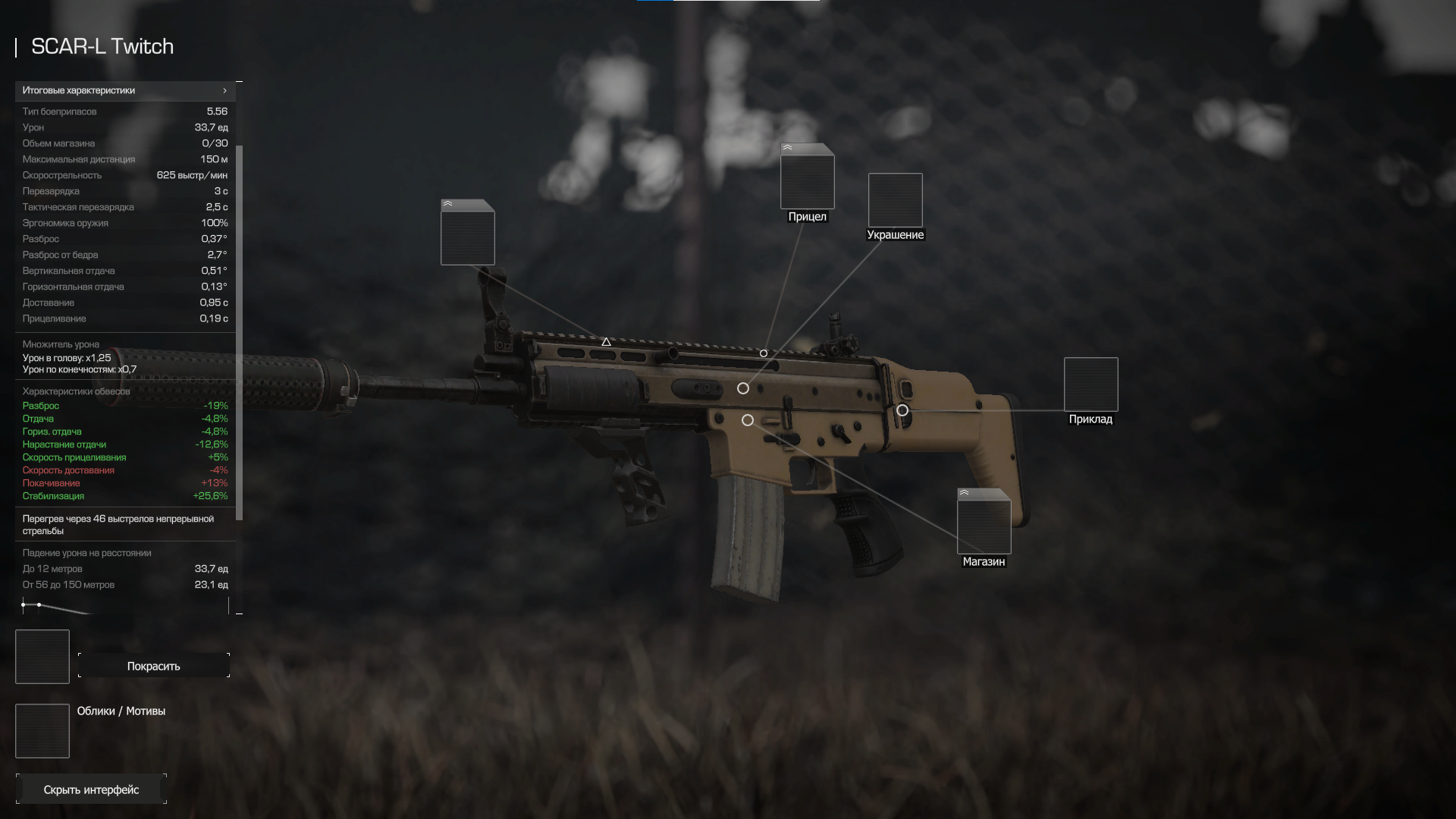Open the Облики / Мотивы slot
The width and height of the screenshot is (1456, 819).
[42, 731]
